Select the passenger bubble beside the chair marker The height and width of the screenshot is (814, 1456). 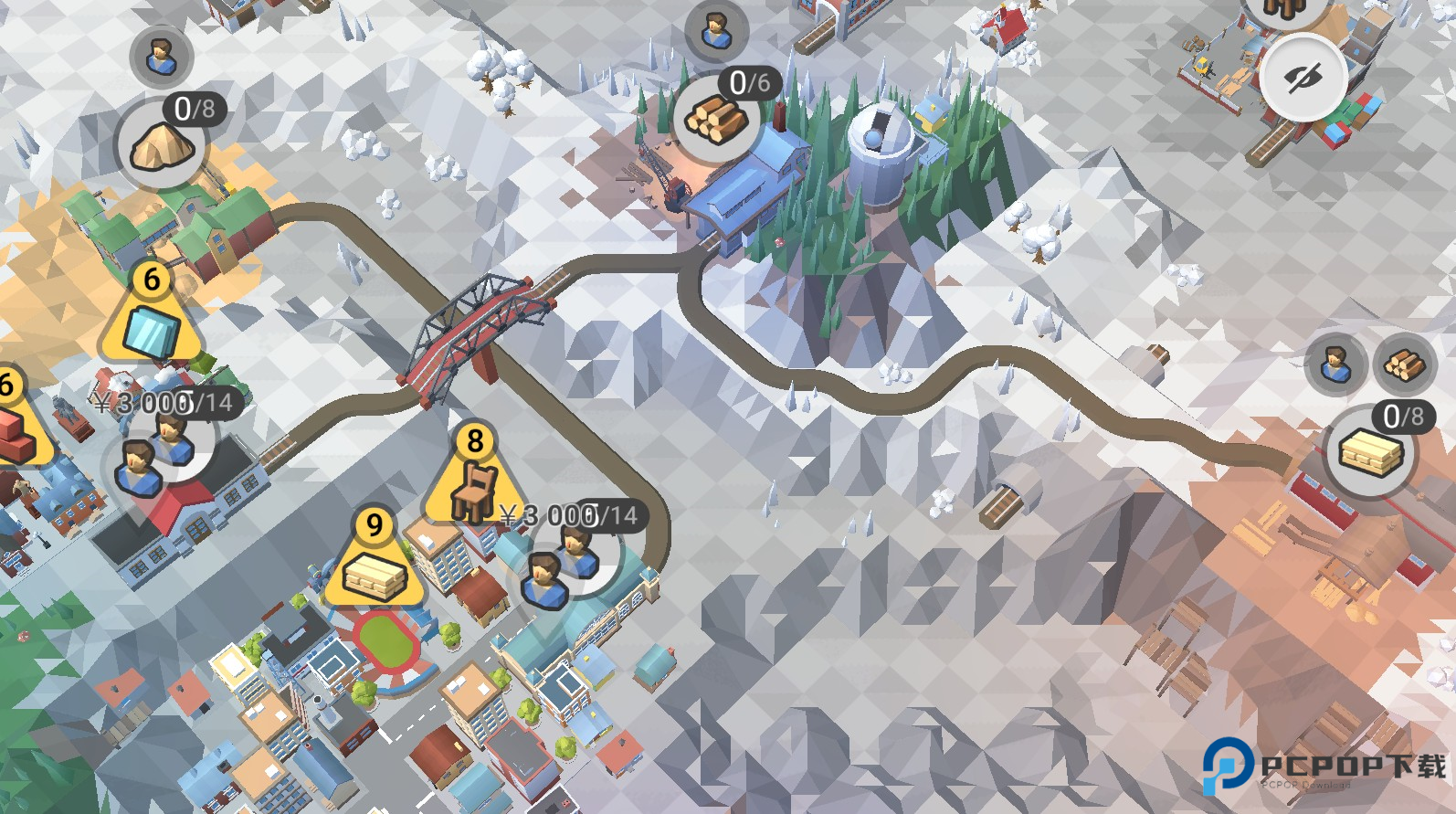[x=562, y=561]
